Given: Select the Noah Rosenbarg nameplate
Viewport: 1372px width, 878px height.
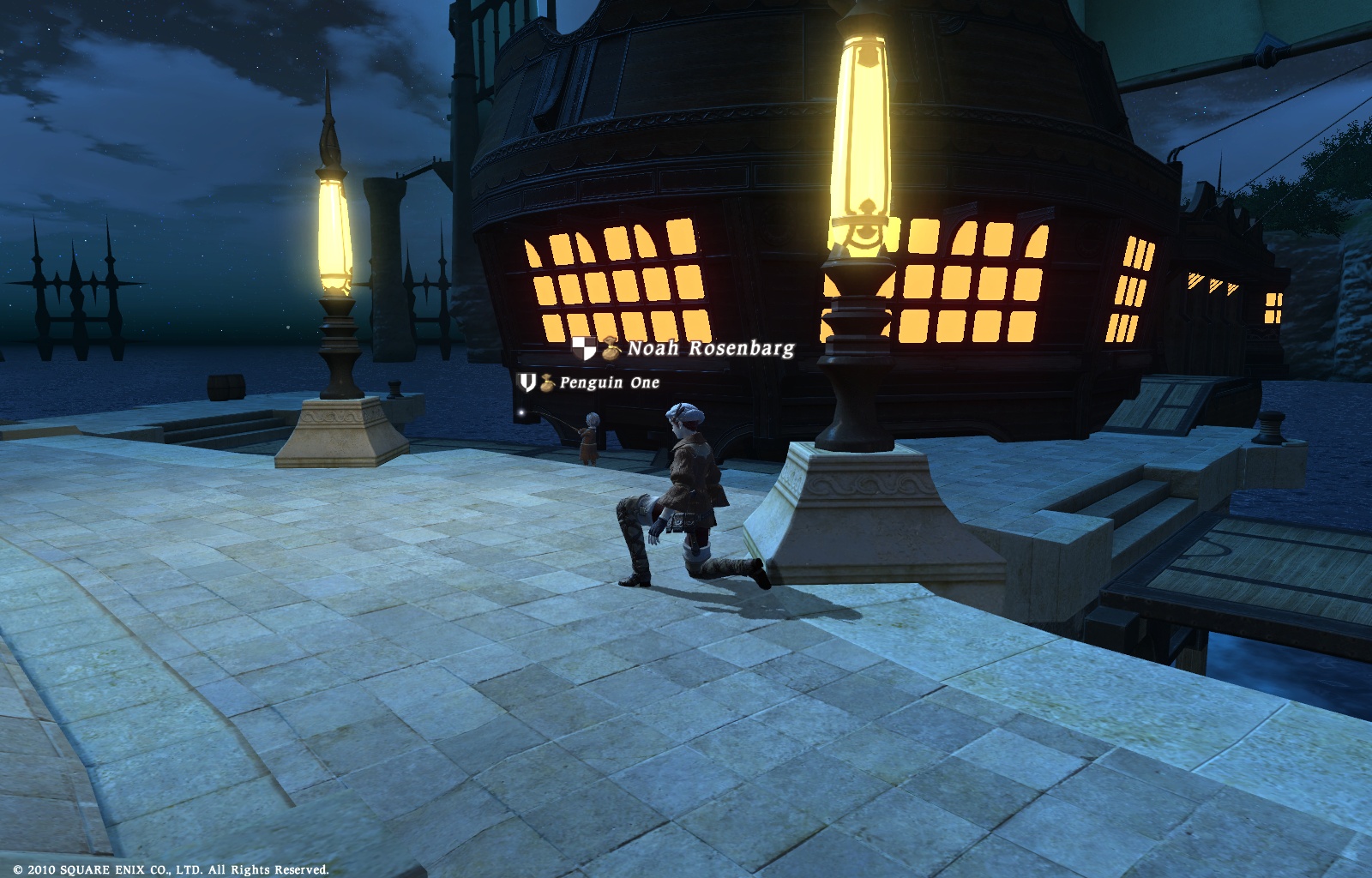Looking at the screenshot, I should [x=710, y=349].
